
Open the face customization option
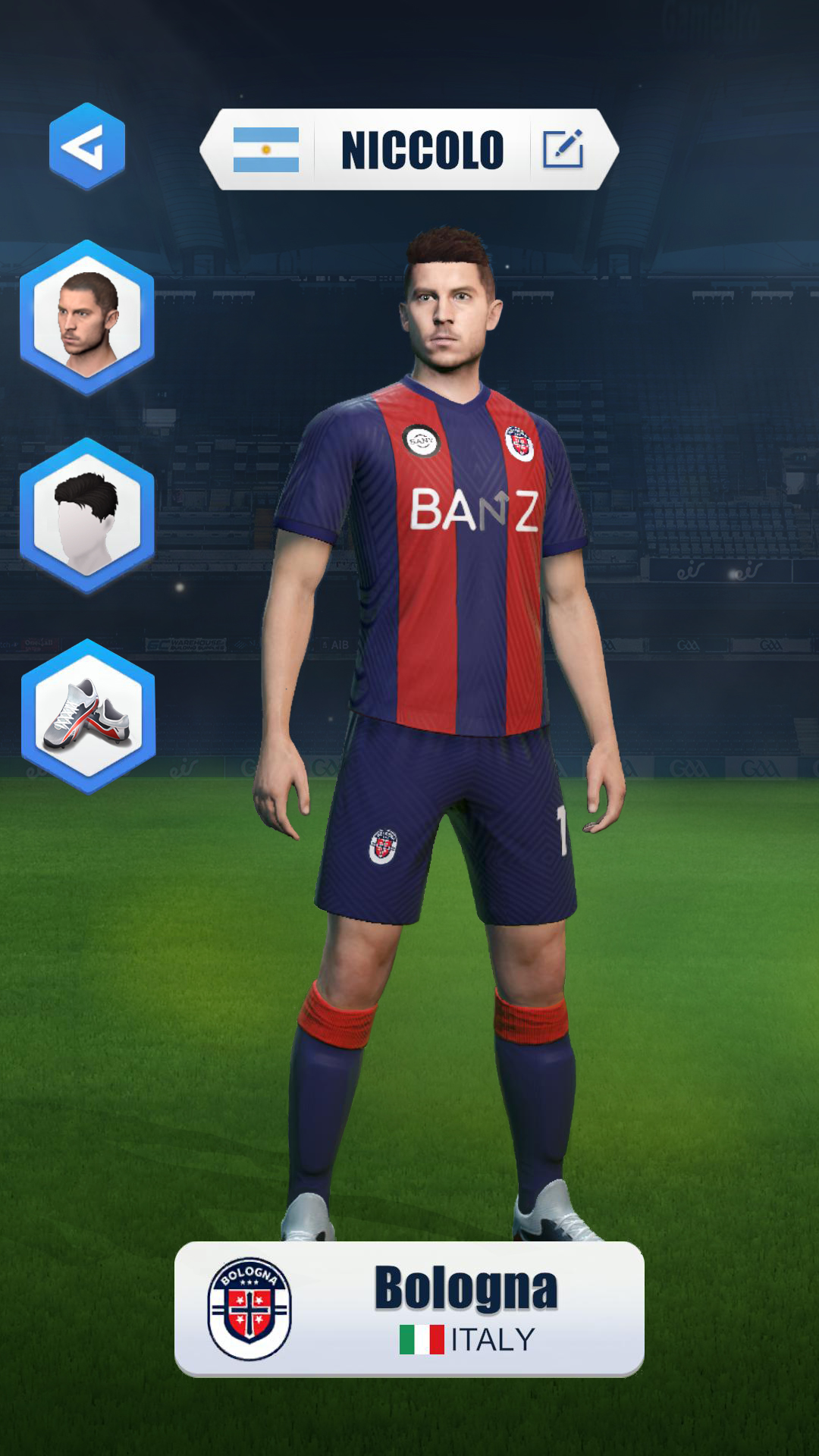[87, 318]
